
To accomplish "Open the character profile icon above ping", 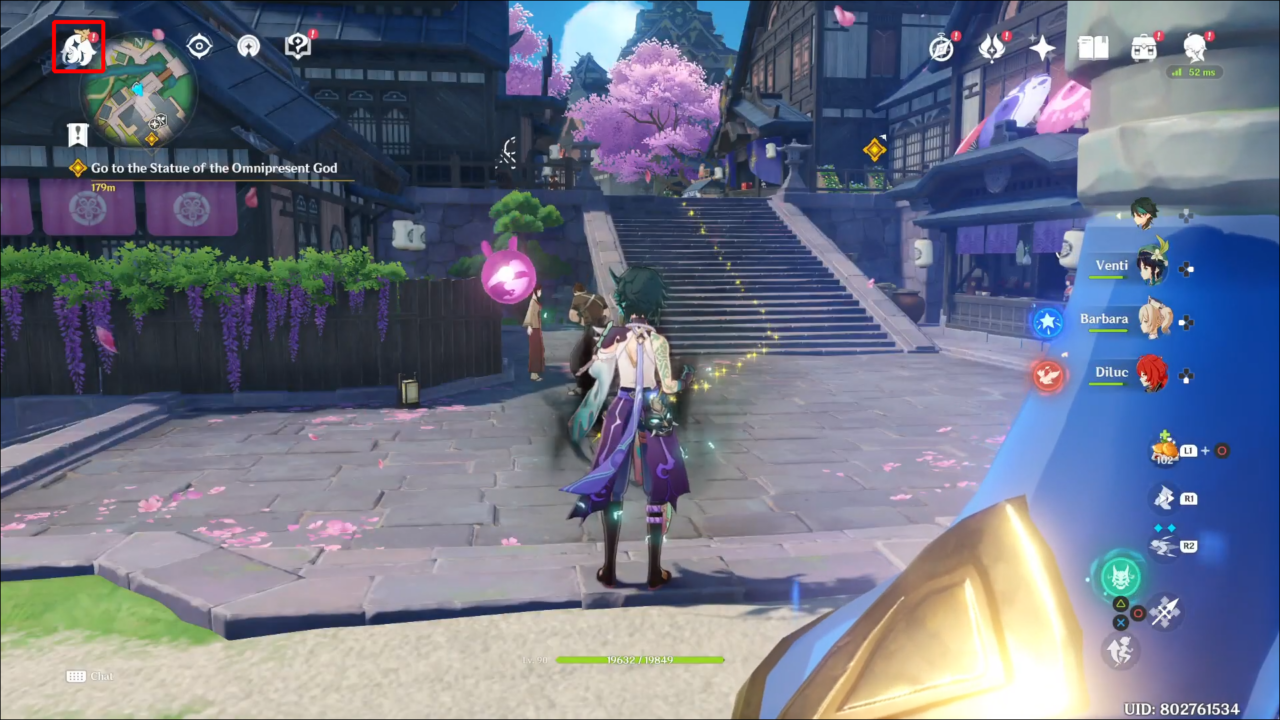I will point(1194,46).
